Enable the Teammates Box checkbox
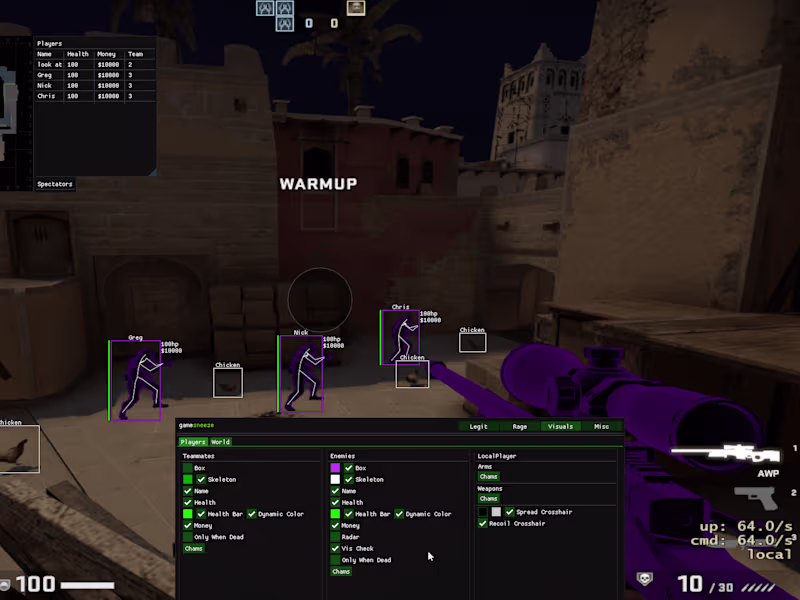Viewport: 800px width, 600px height. coord(188,468)
